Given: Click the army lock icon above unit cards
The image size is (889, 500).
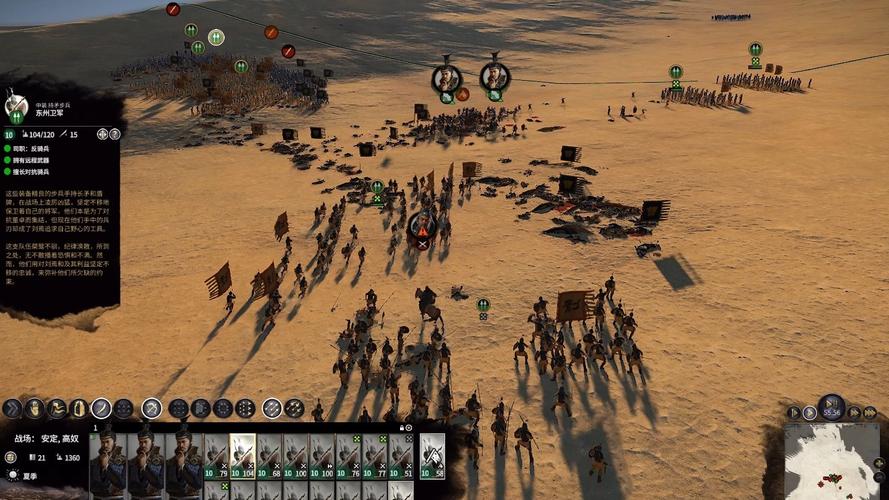Looking at the screenshot, I should coord(403,427).
